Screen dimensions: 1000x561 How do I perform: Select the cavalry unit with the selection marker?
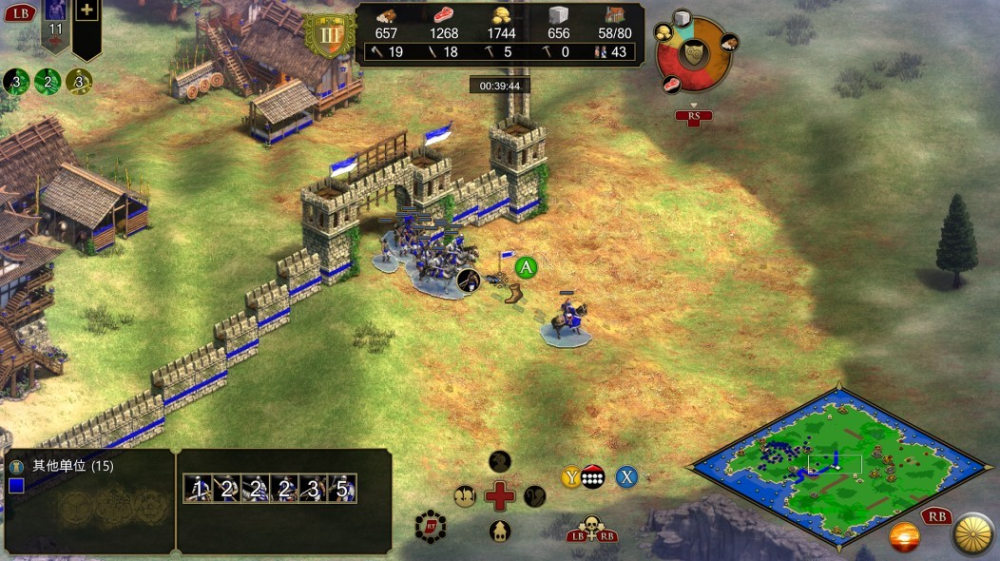pyautogui.click(x=566, y=322)
